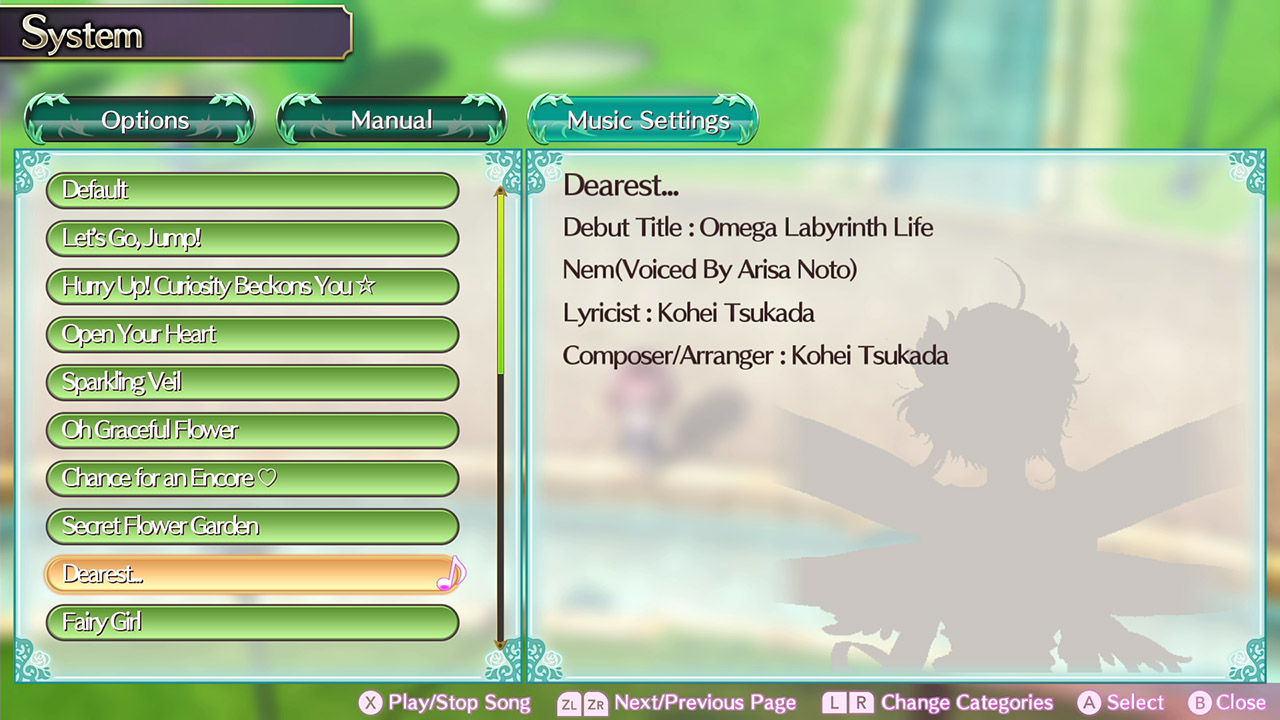
Task: Open the Manual tab
Action: [391, 119]
